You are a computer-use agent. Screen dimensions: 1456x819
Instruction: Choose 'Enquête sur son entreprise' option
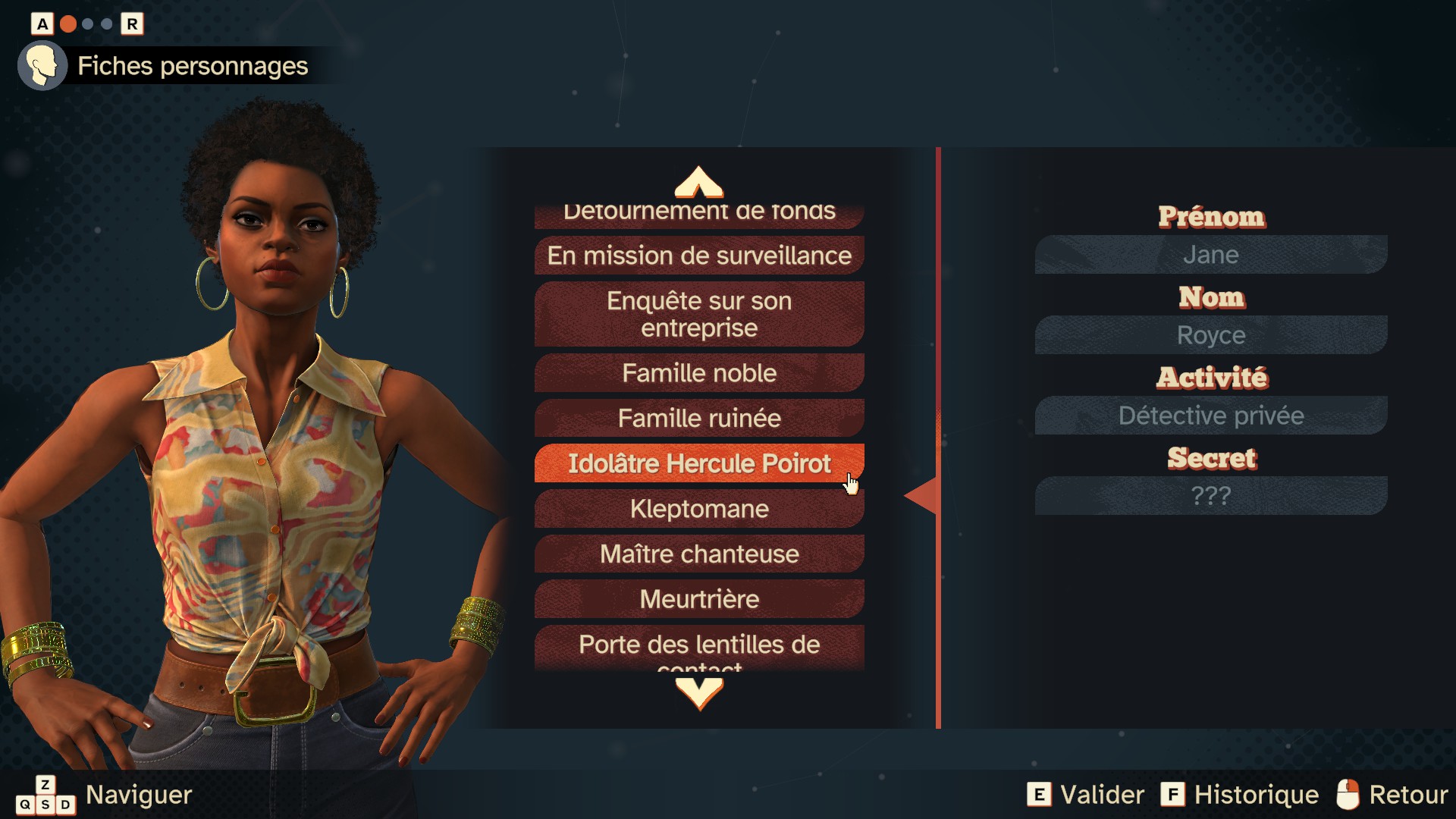(x=698, y=314)
